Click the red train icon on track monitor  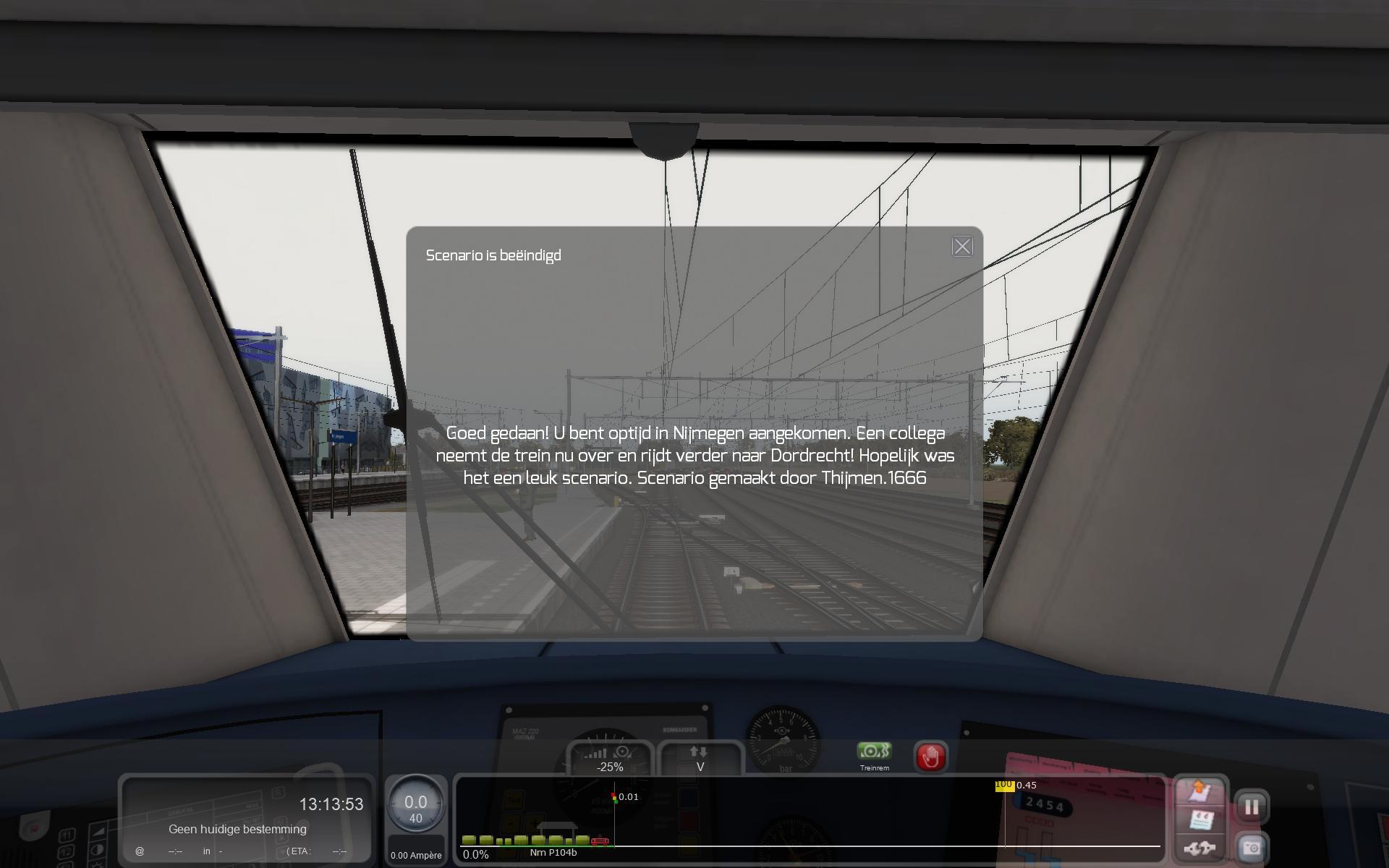[599, 841]
